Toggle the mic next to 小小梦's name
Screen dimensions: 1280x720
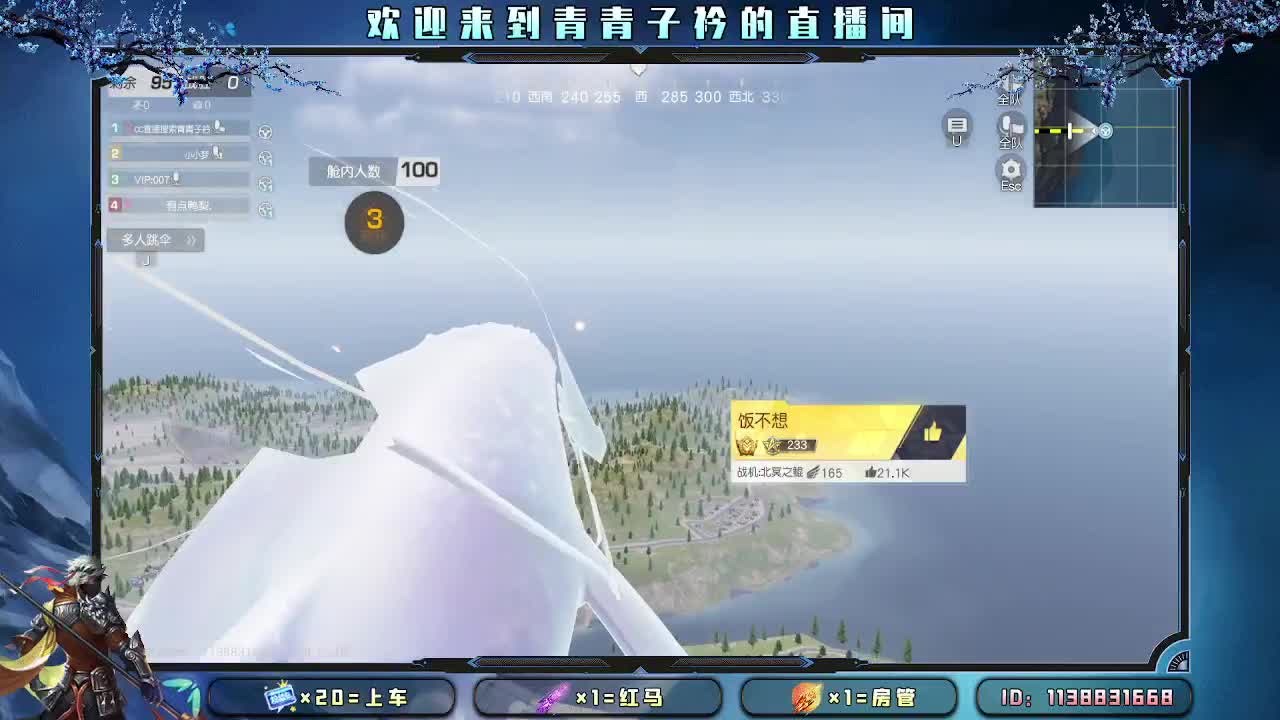coord(217,154)
